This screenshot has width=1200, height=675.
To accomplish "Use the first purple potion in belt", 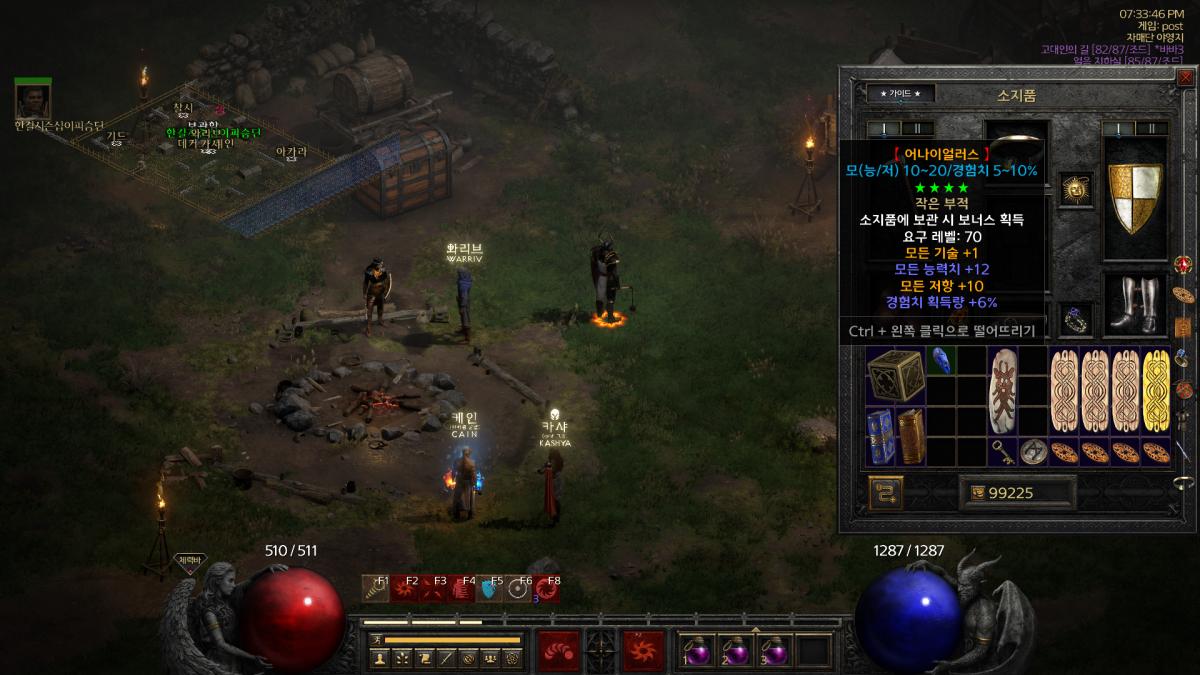I will (x=696, y=650).
